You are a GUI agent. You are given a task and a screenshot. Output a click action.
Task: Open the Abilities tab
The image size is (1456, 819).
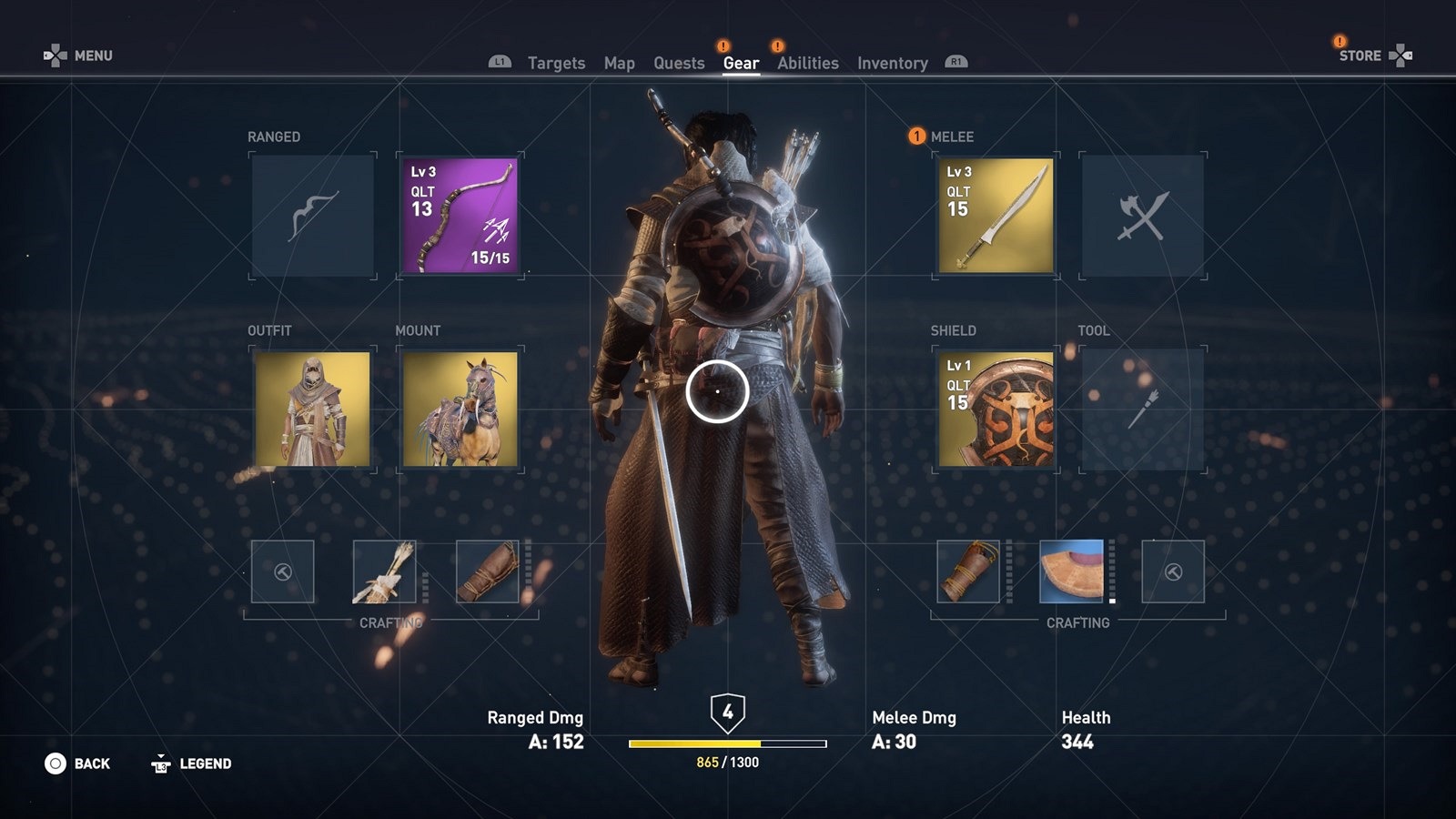click(807, 63)
